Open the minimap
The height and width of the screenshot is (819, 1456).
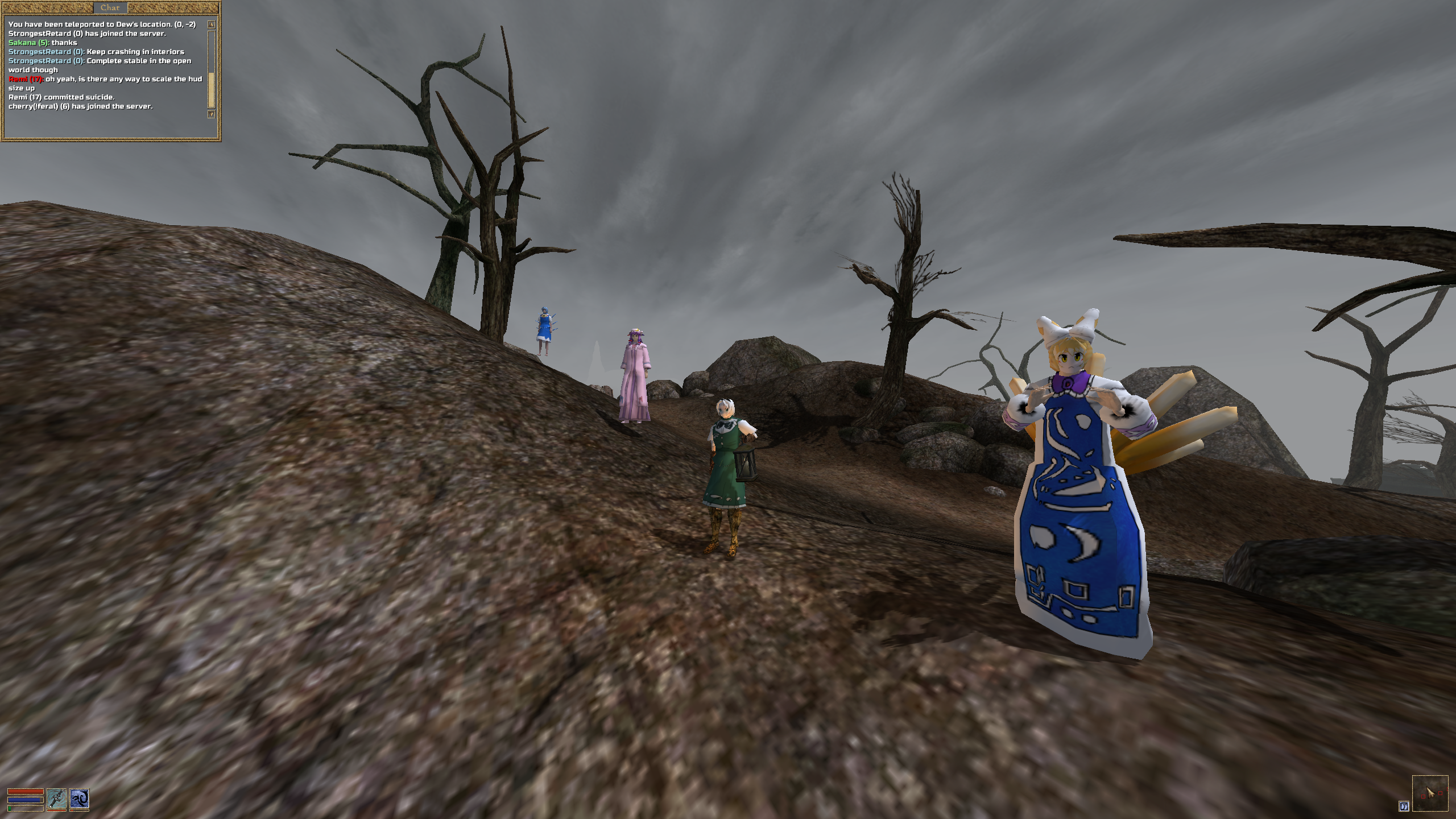(1430, 793)
